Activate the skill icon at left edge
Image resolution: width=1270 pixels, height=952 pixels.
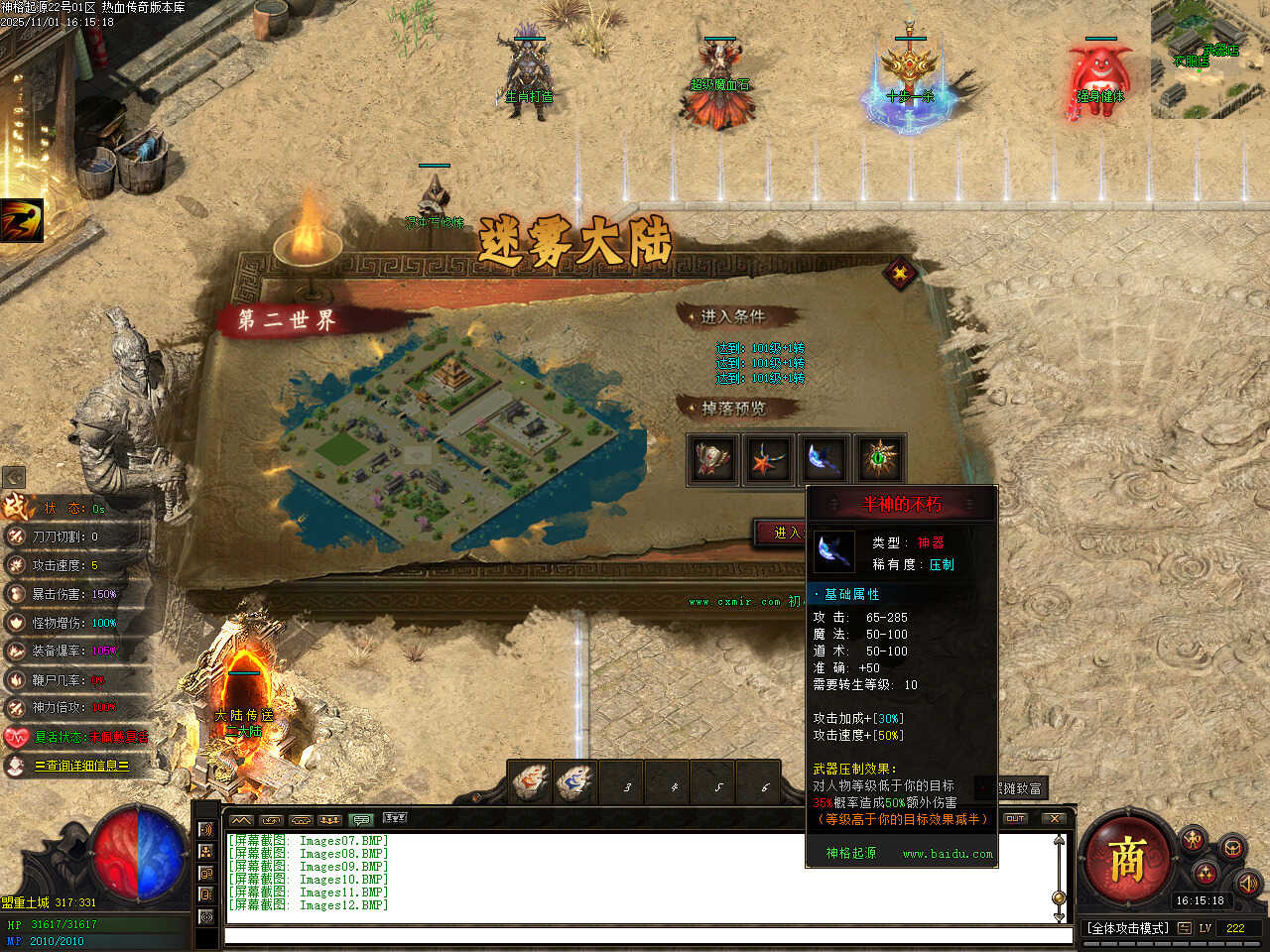tap(22, 220)
